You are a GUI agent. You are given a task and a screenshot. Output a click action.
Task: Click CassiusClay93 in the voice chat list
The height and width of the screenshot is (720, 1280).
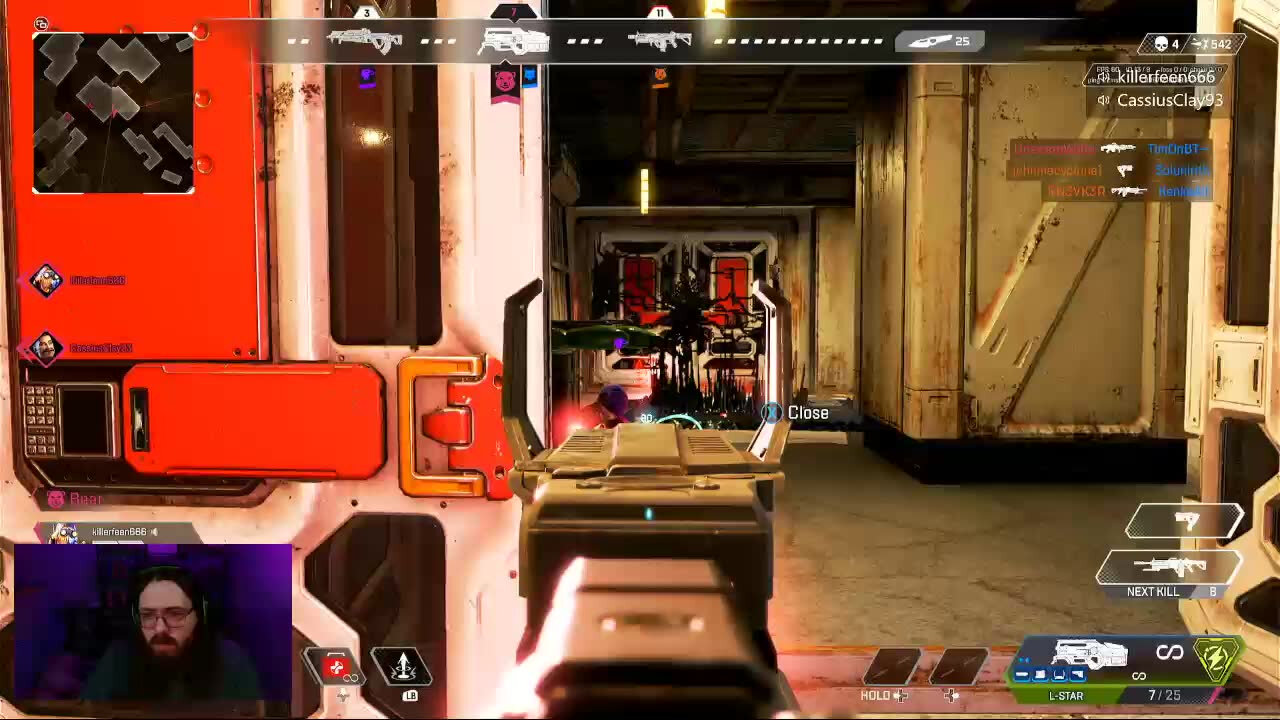click(1169, 100)
